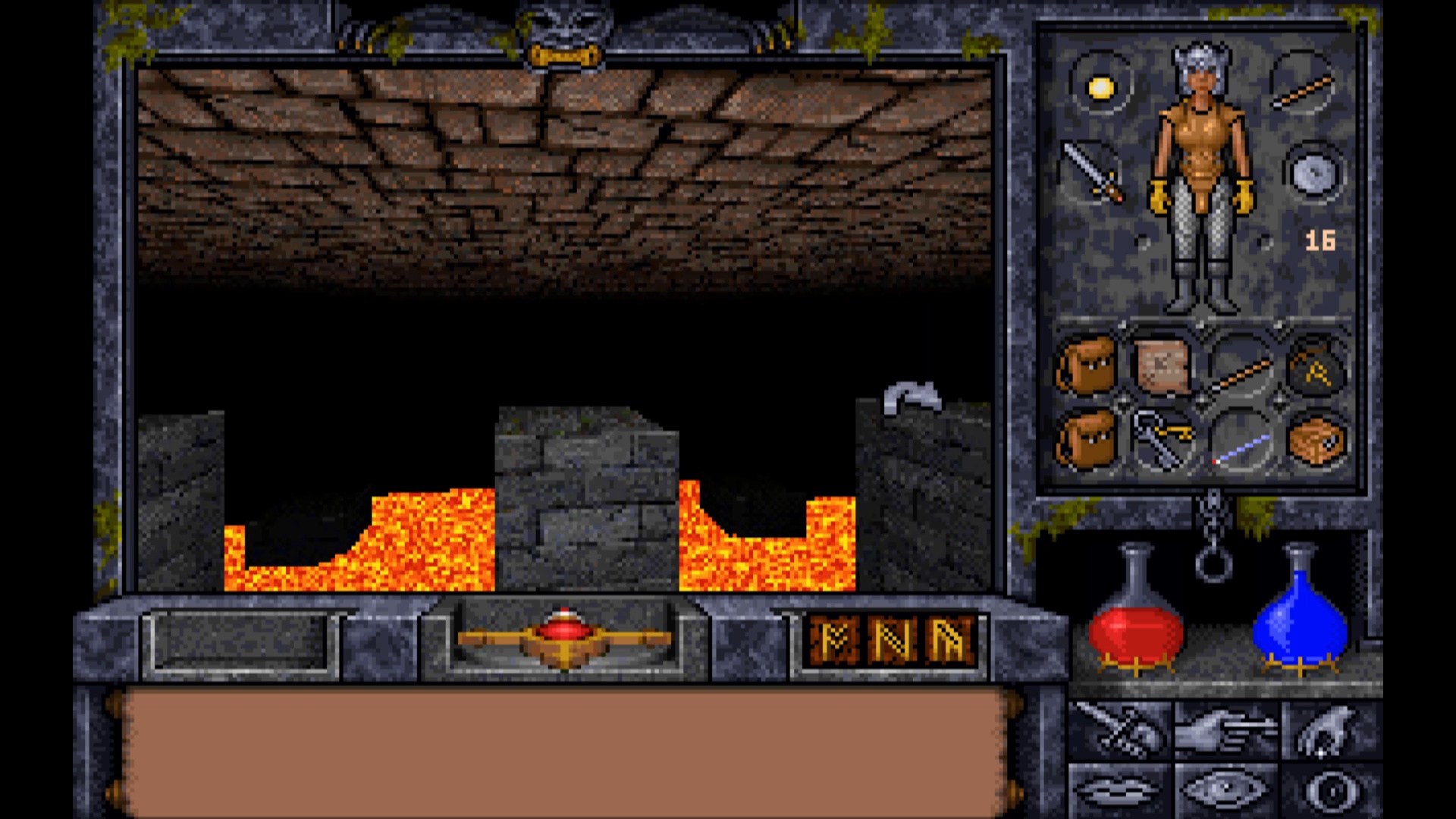Image resolution: width=1456 pixels, height=819 pixels.
Task: Select the key ring in inventory
Action: pyautogui.click(x=1163, y=440)
